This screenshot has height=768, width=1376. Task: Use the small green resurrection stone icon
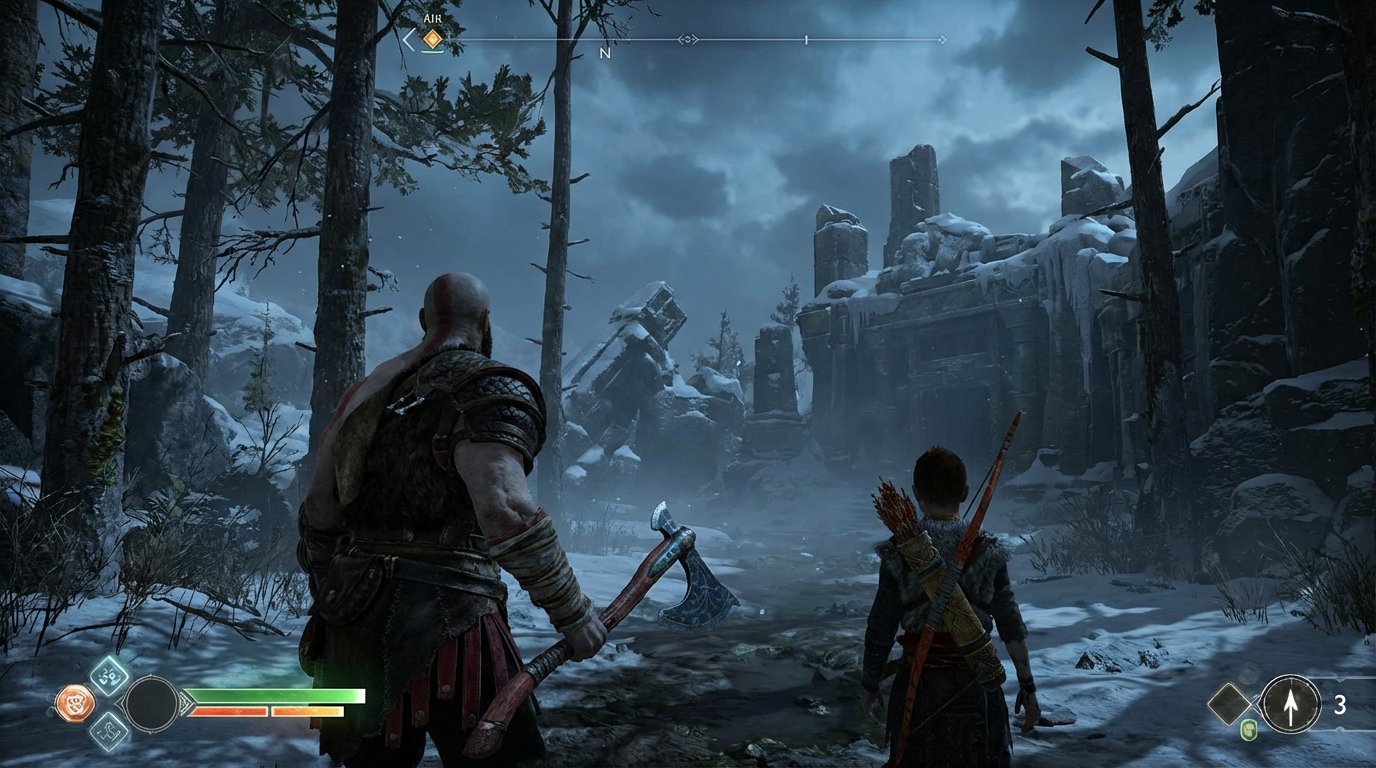tap(1247, 731)
